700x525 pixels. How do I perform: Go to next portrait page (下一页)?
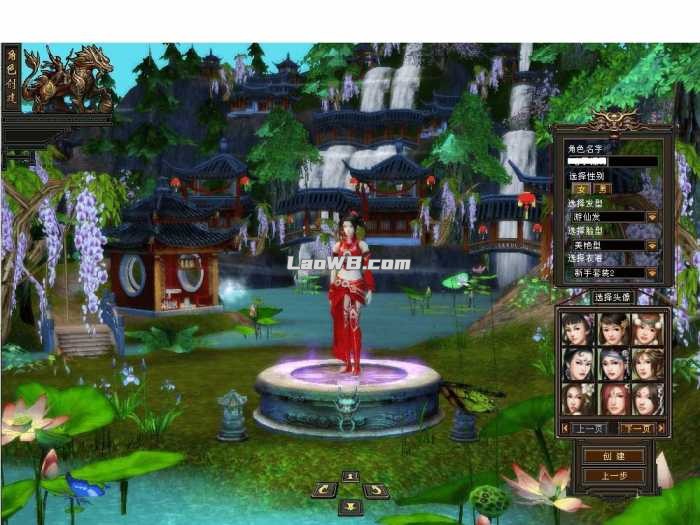tap(635, 428)
